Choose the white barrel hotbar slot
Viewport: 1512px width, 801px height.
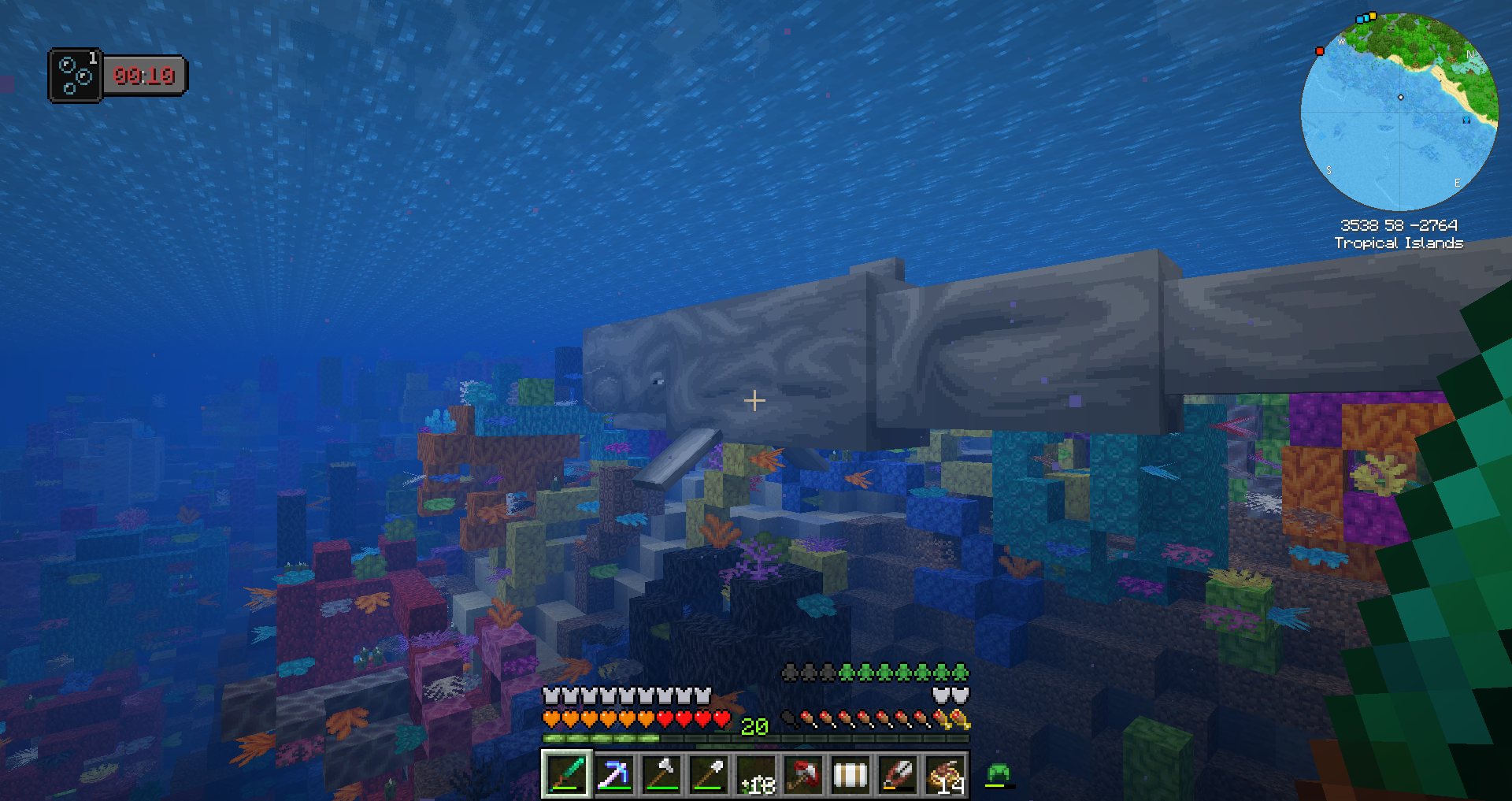(x=850, y=774)
